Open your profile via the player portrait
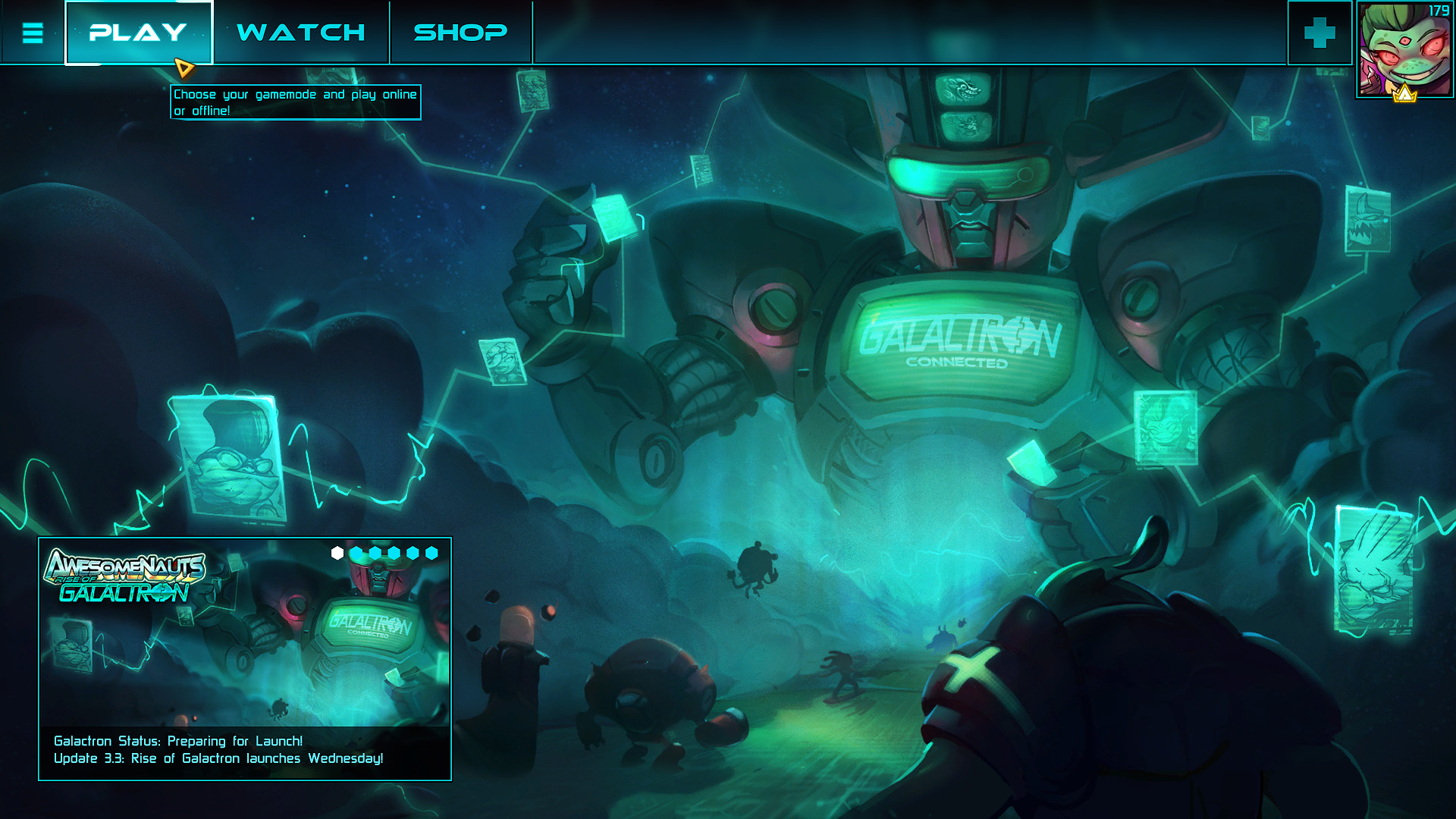This screenshot has height=819, width=1456. click(x=1404, y=47)
